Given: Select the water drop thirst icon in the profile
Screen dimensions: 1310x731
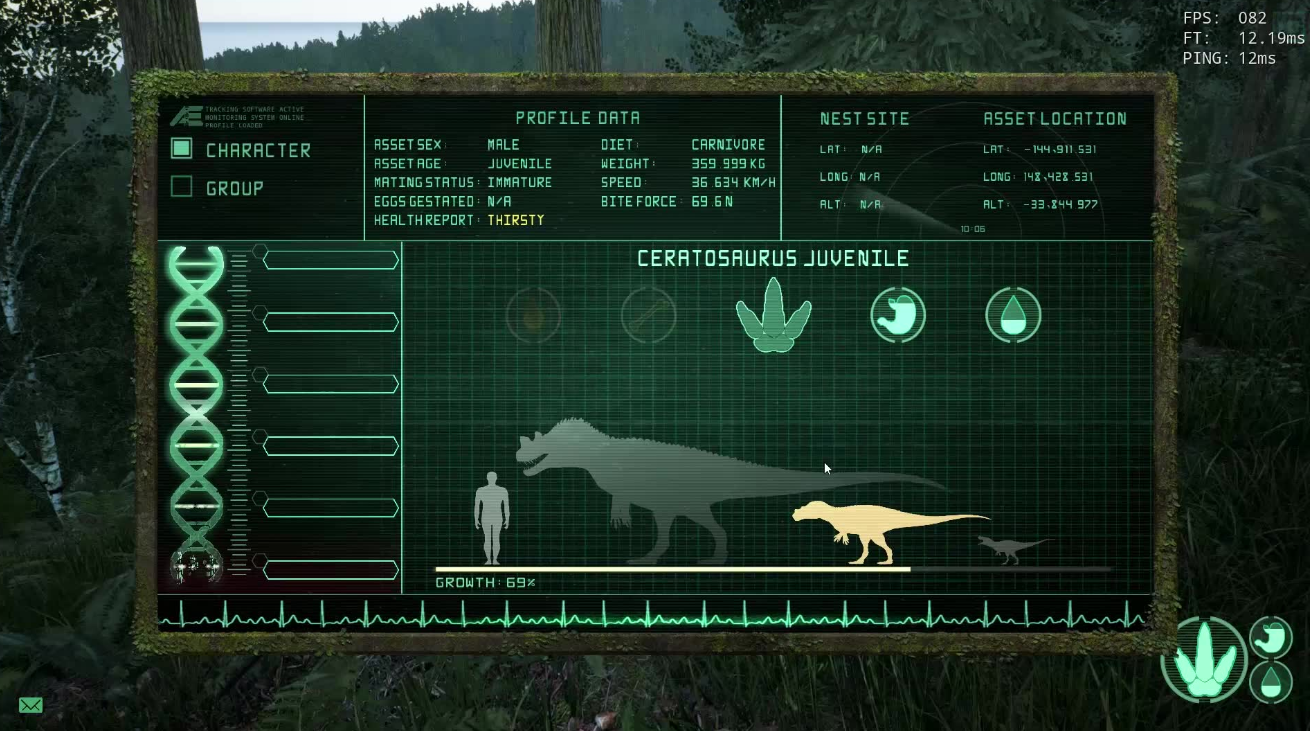Looking at the screenshot, I should pos(1013,315).
